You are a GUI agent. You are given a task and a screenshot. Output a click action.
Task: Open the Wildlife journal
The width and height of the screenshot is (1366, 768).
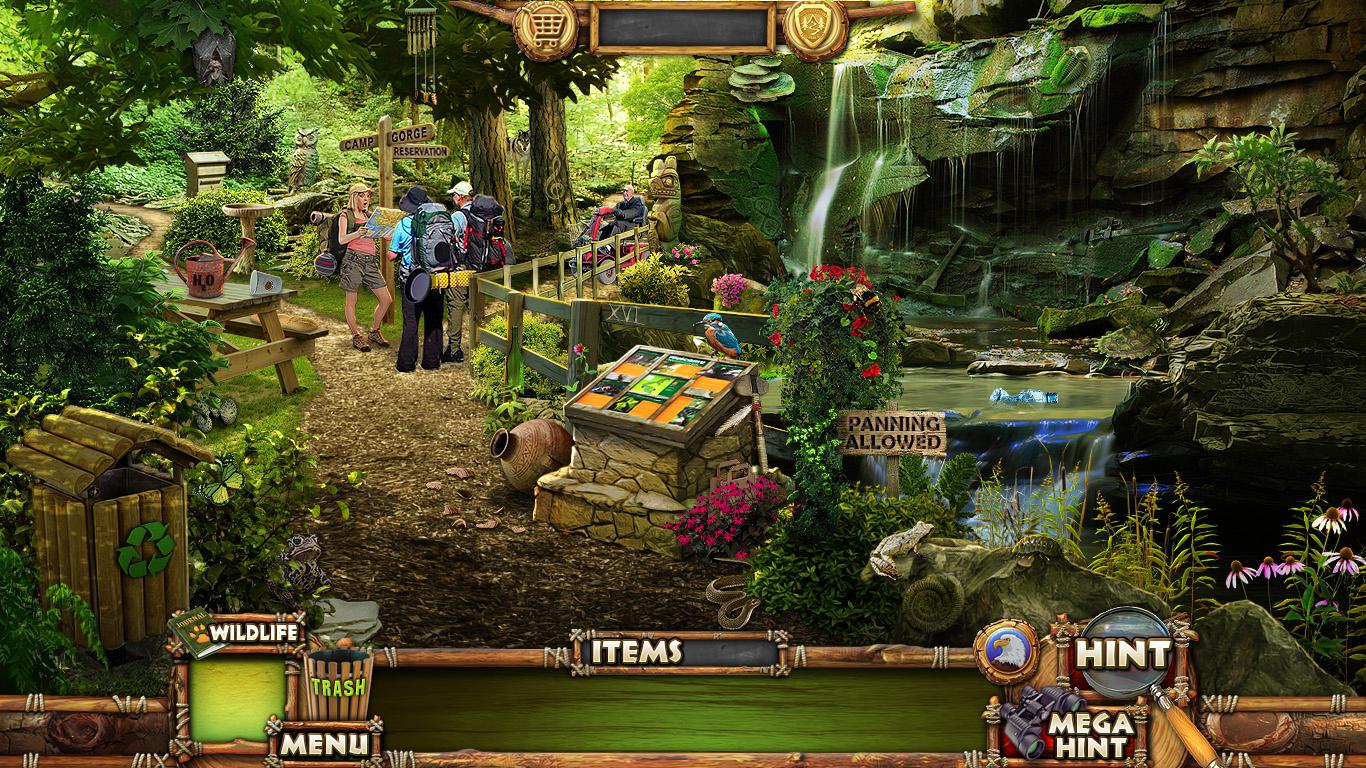[x=240, y=633]
